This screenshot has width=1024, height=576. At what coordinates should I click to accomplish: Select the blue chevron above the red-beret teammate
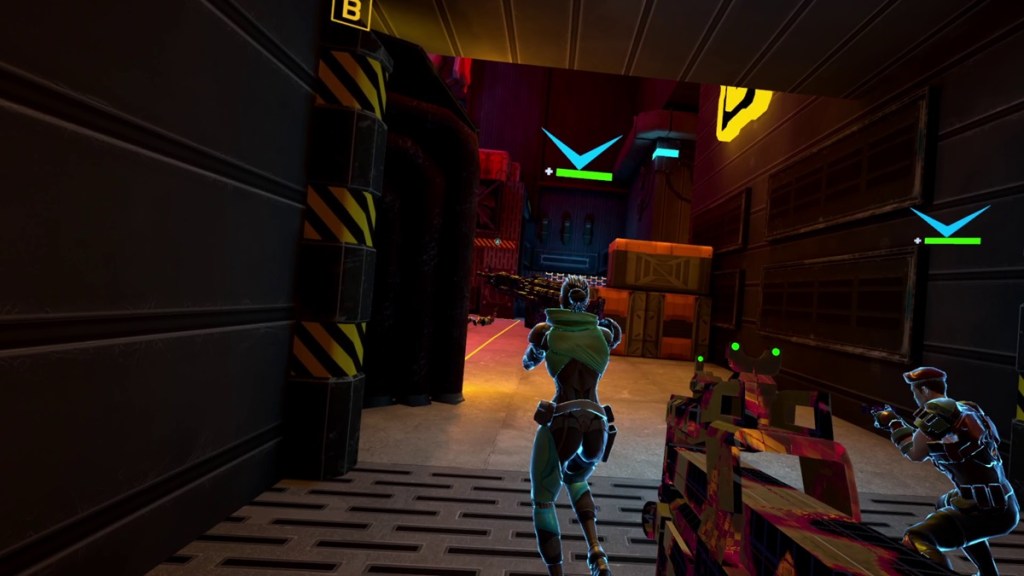(x=950, y=222)
